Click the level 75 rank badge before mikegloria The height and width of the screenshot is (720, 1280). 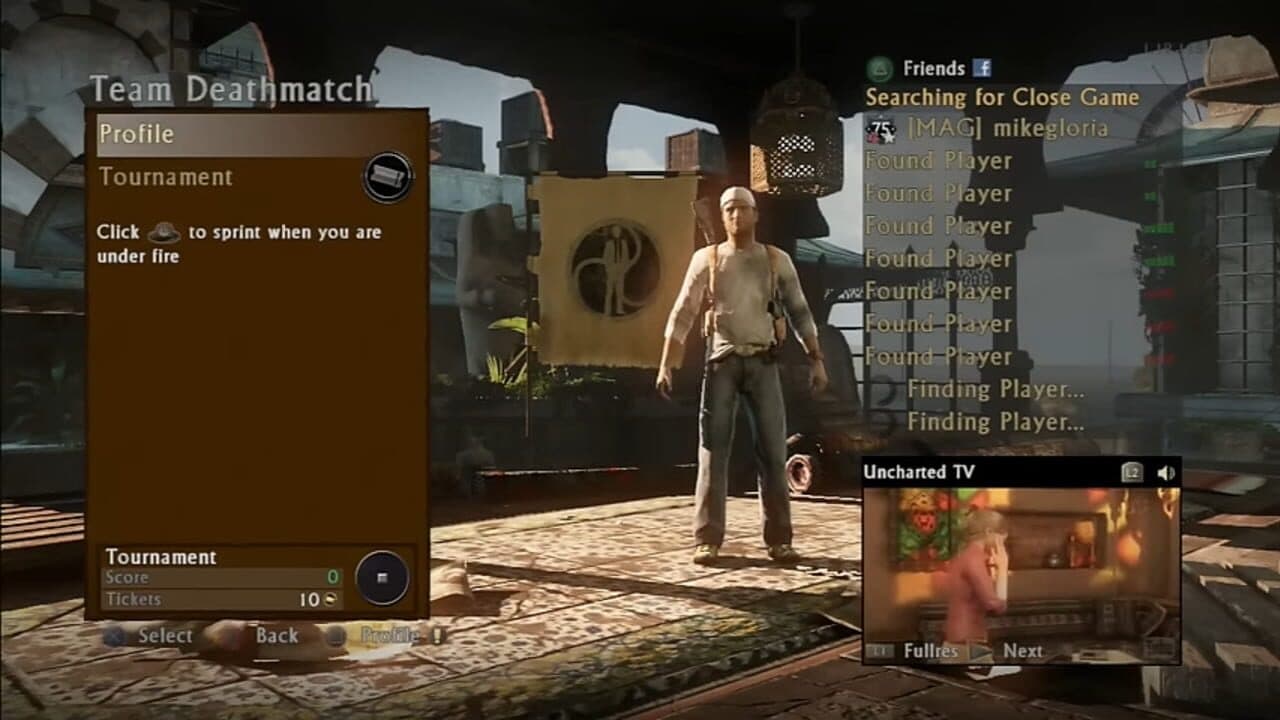[883, 129]
